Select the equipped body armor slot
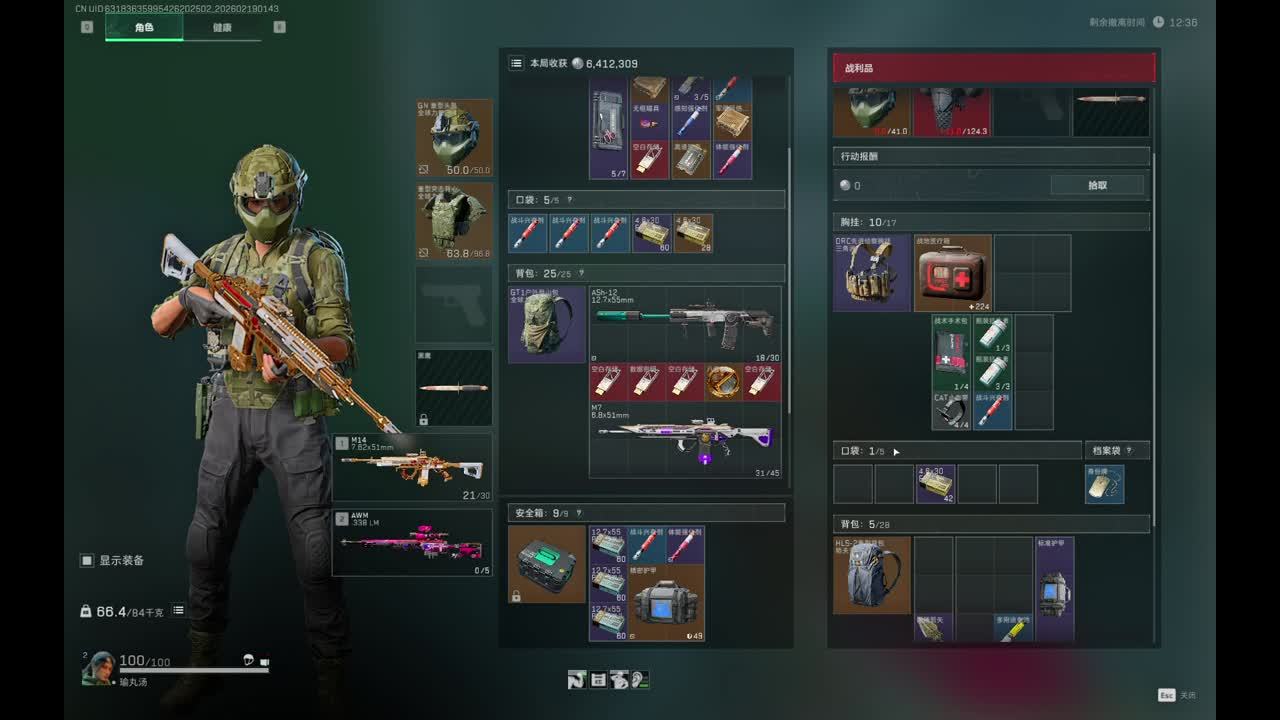Image resolution: width=1280 pixels, height=720 pixels. 454,221
